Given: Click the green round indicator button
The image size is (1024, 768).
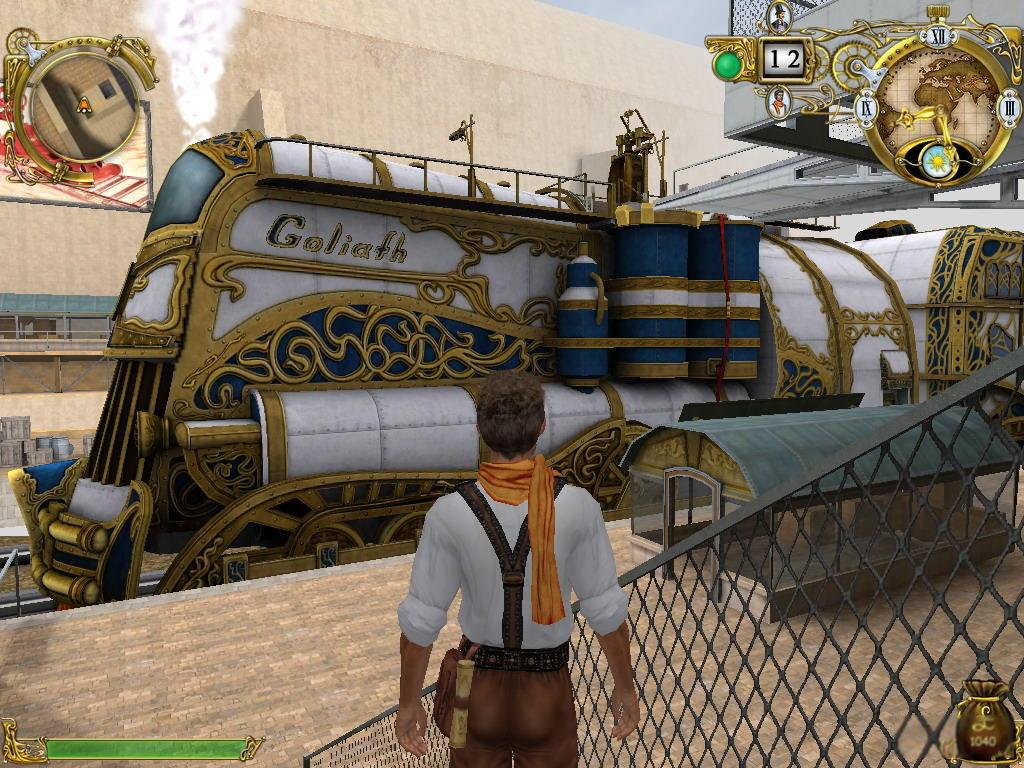Looking at the screenshot, I should pyautogui.click(x=728, y=65).
